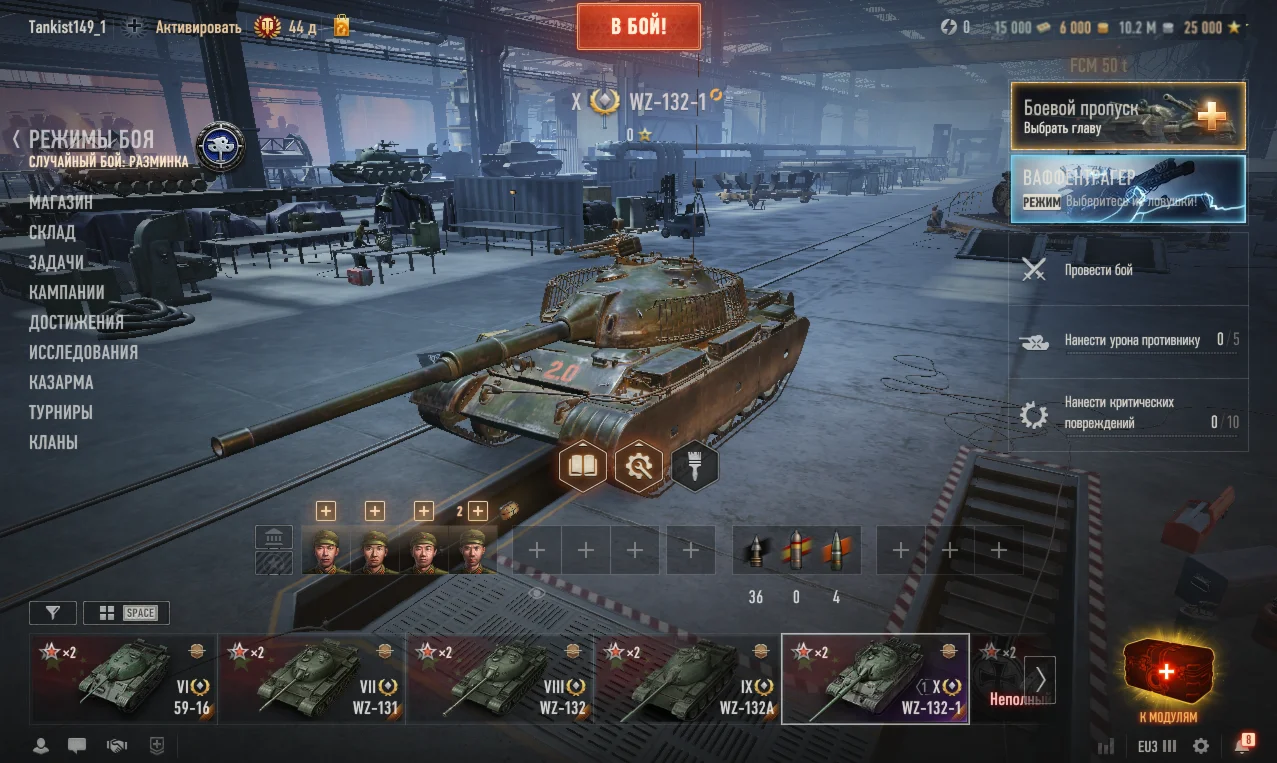Open the vehicle modules wrench-gear icon
The width and height of the screenshot is (1277, 763).
pyautogui.click(x=639, y=465)
